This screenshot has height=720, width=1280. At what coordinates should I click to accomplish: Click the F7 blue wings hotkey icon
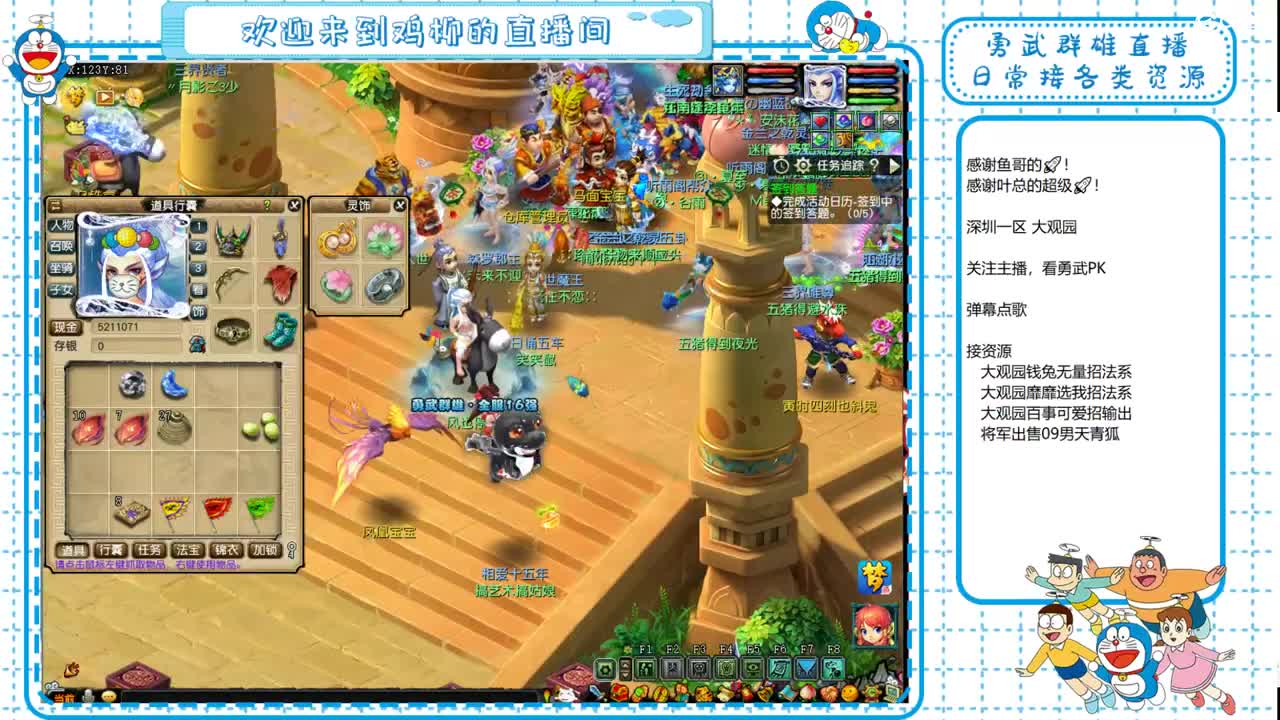[807, 667]
